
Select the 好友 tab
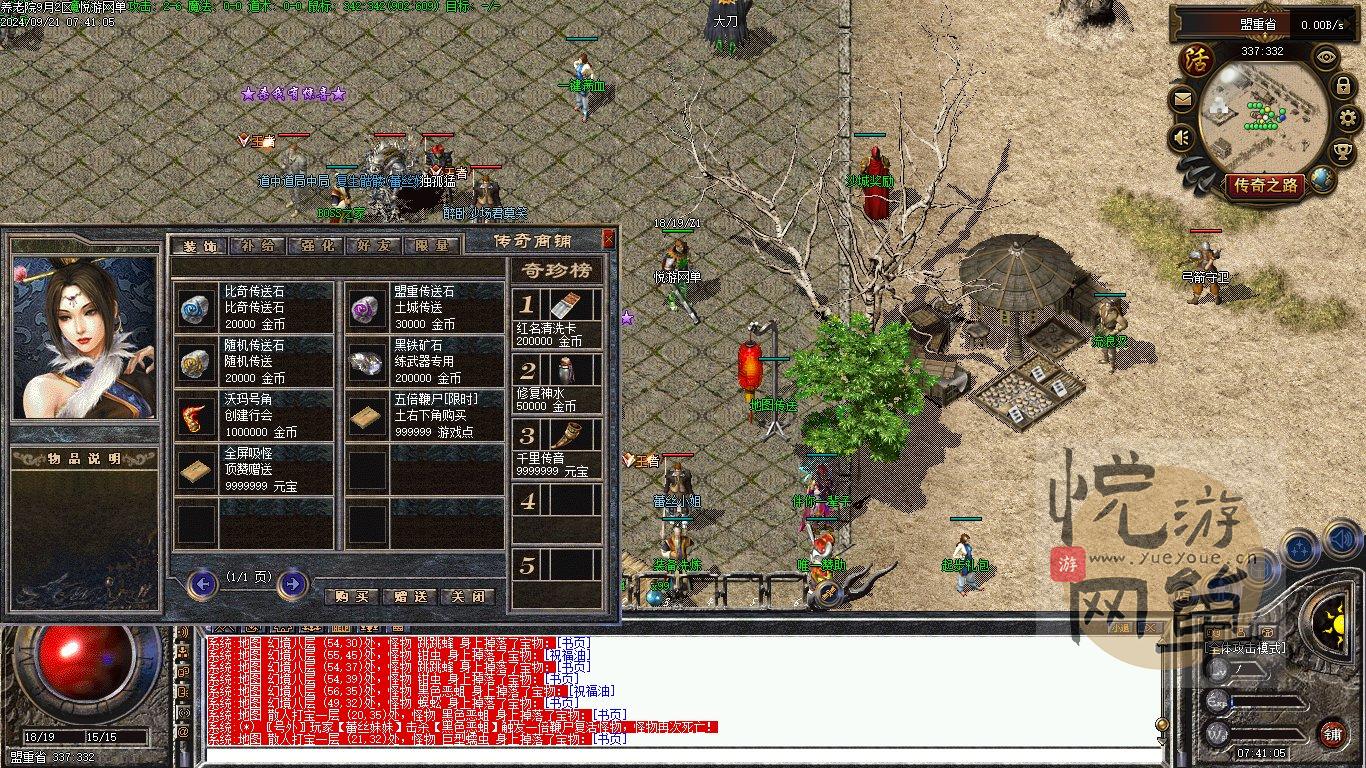tap(373, 245)
